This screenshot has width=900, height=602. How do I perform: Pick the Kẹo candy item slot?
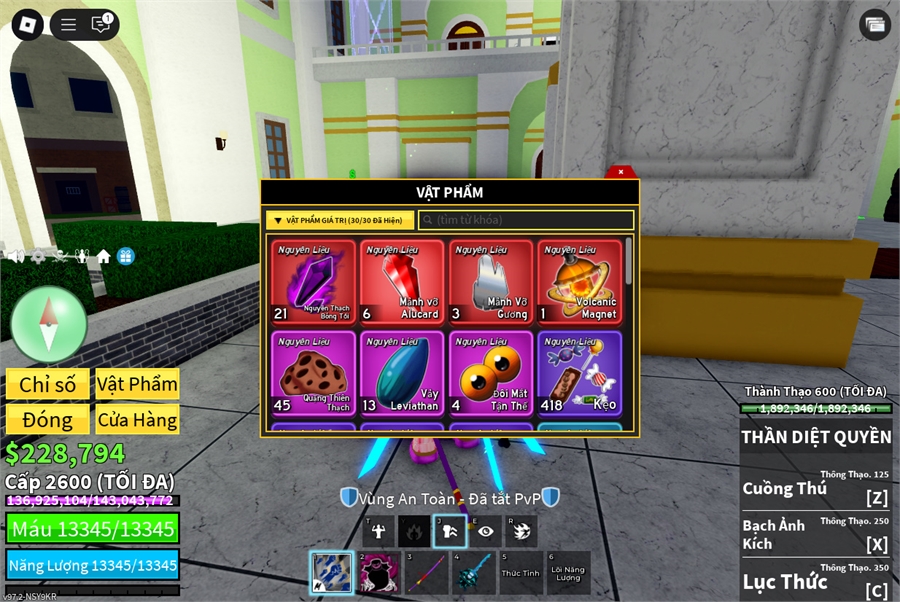coord(579,373)
